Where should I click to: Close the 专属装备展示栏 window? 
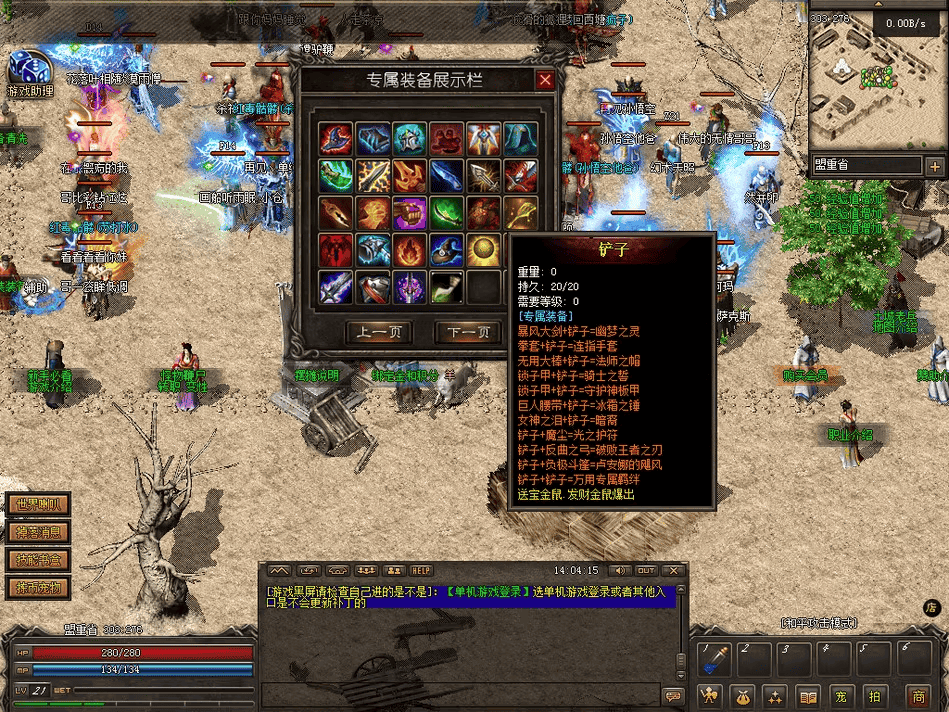[x=544, y=81]
